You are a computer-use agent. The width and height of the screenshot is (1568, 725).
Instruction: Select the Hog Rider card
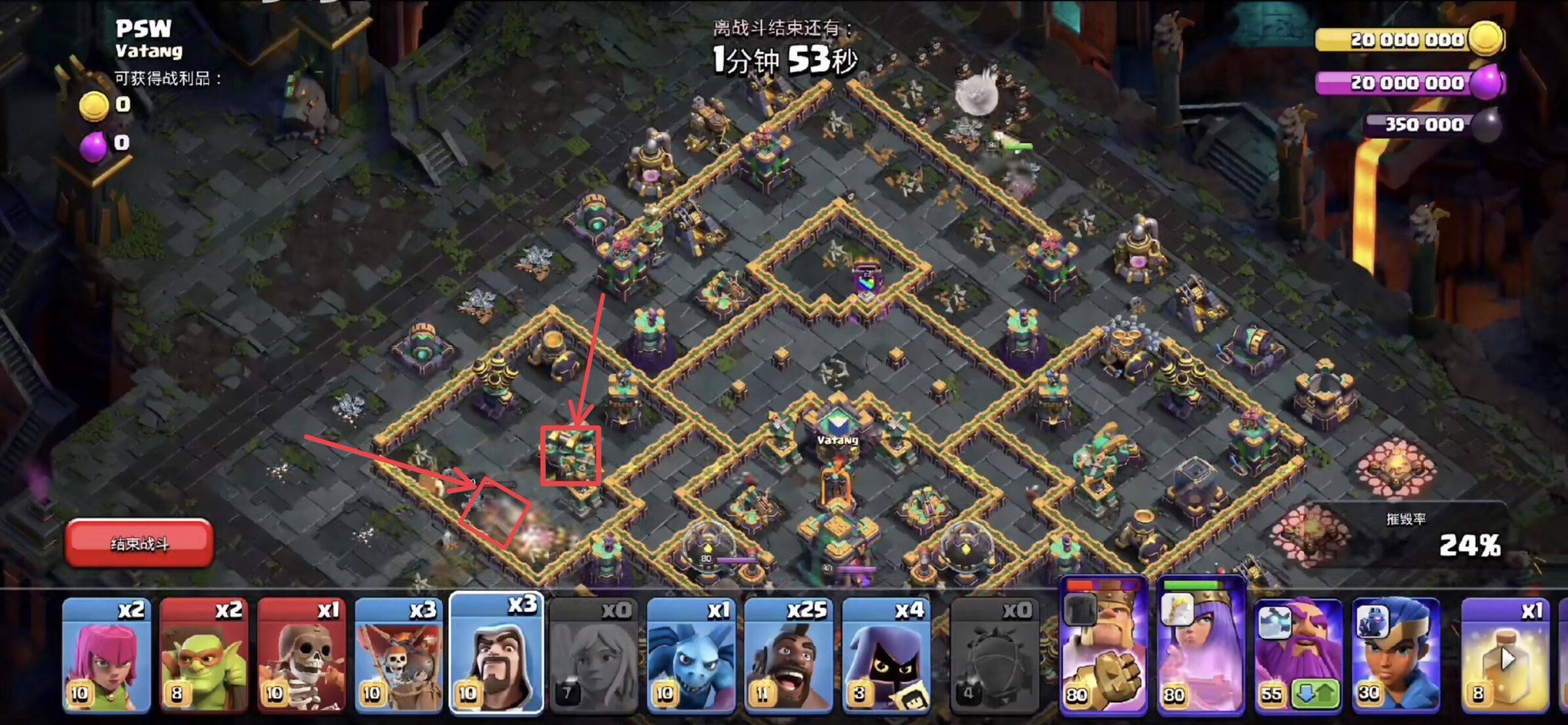coord(789,655)
